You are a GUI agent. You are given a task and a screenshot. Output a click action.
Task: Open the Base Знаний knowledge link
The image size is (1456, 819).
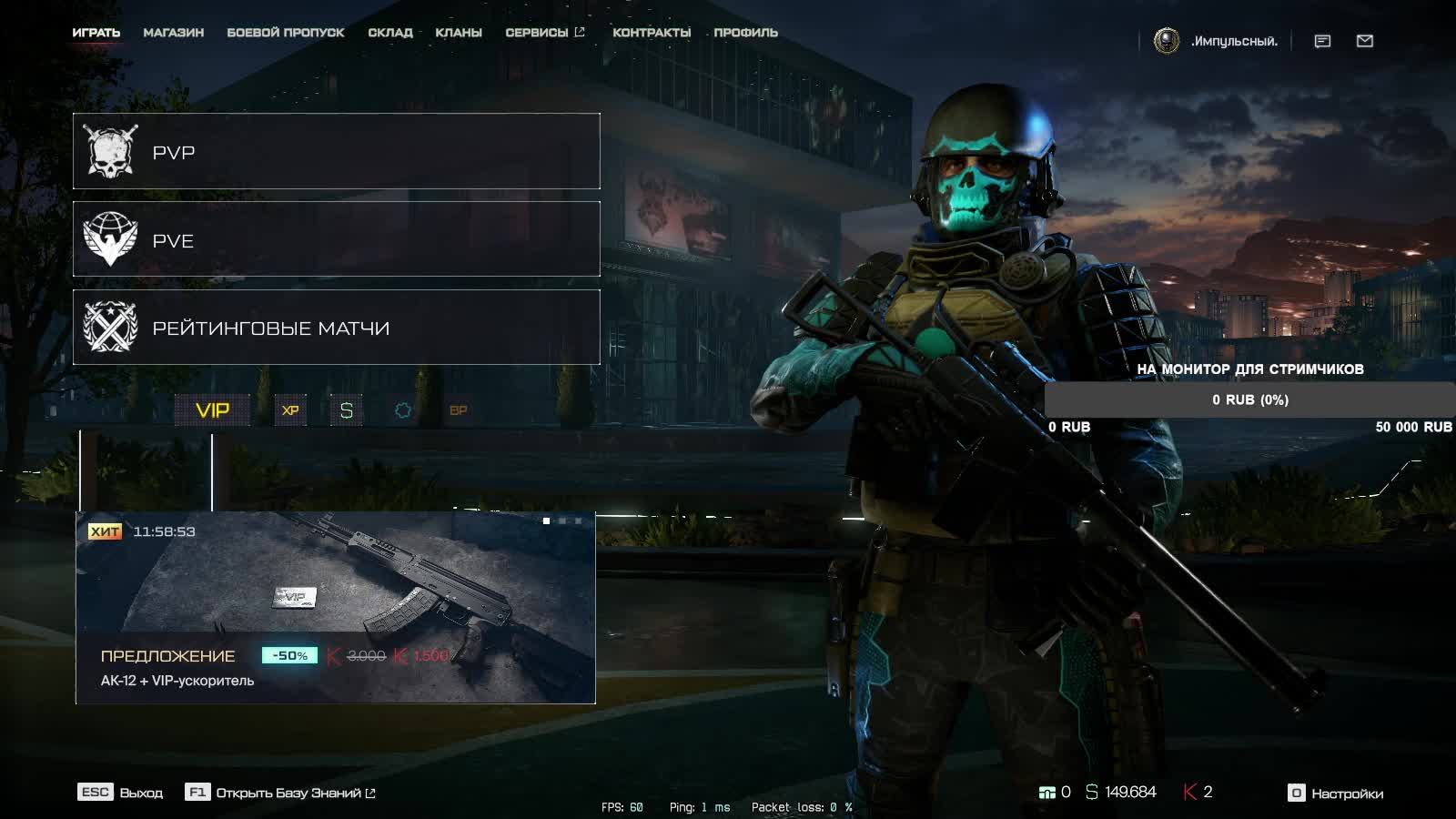[x=281, y=793]
